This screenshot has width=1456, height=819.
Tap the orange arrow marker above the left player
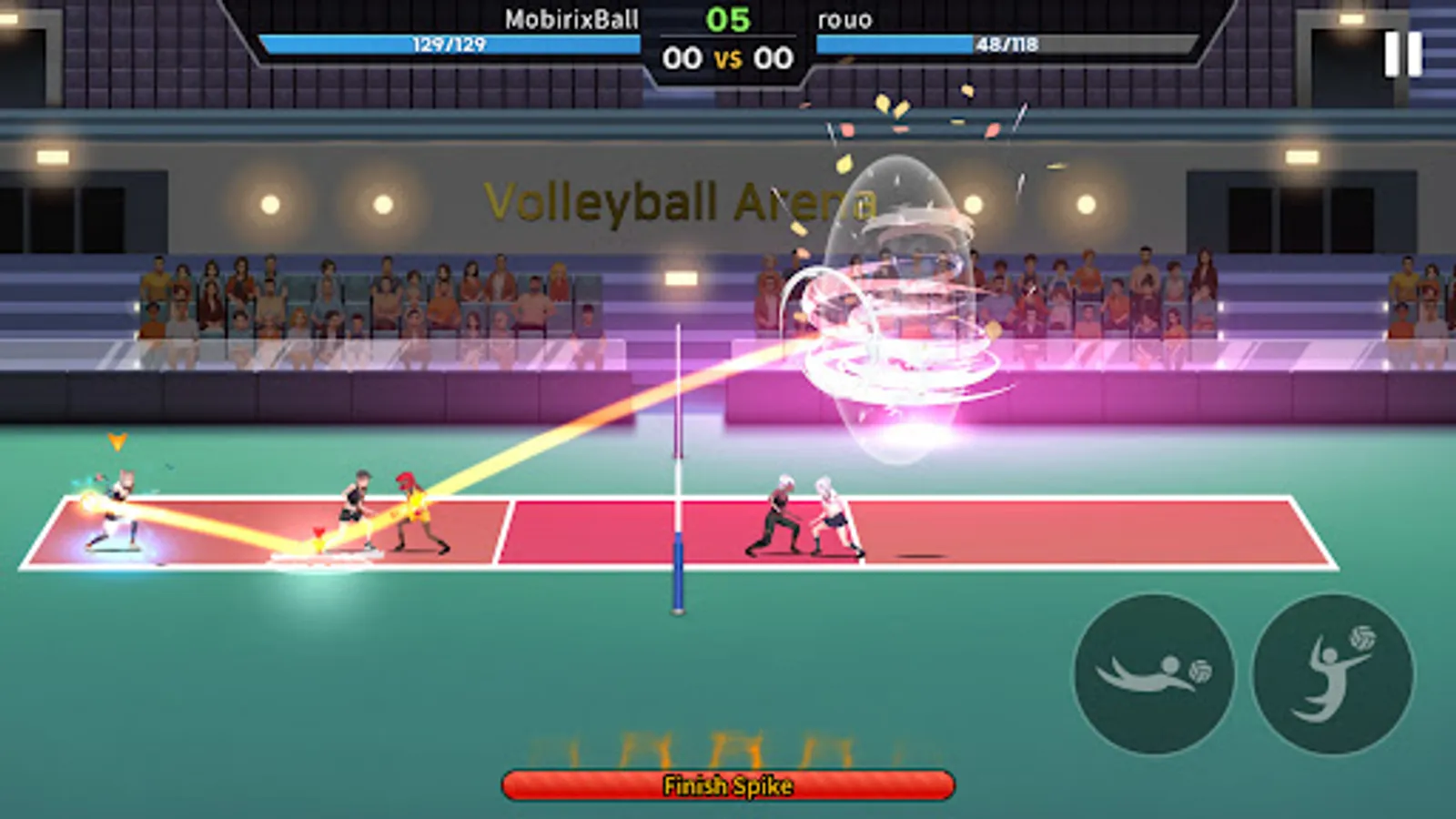pyautogui.click(x=116, y=441)
